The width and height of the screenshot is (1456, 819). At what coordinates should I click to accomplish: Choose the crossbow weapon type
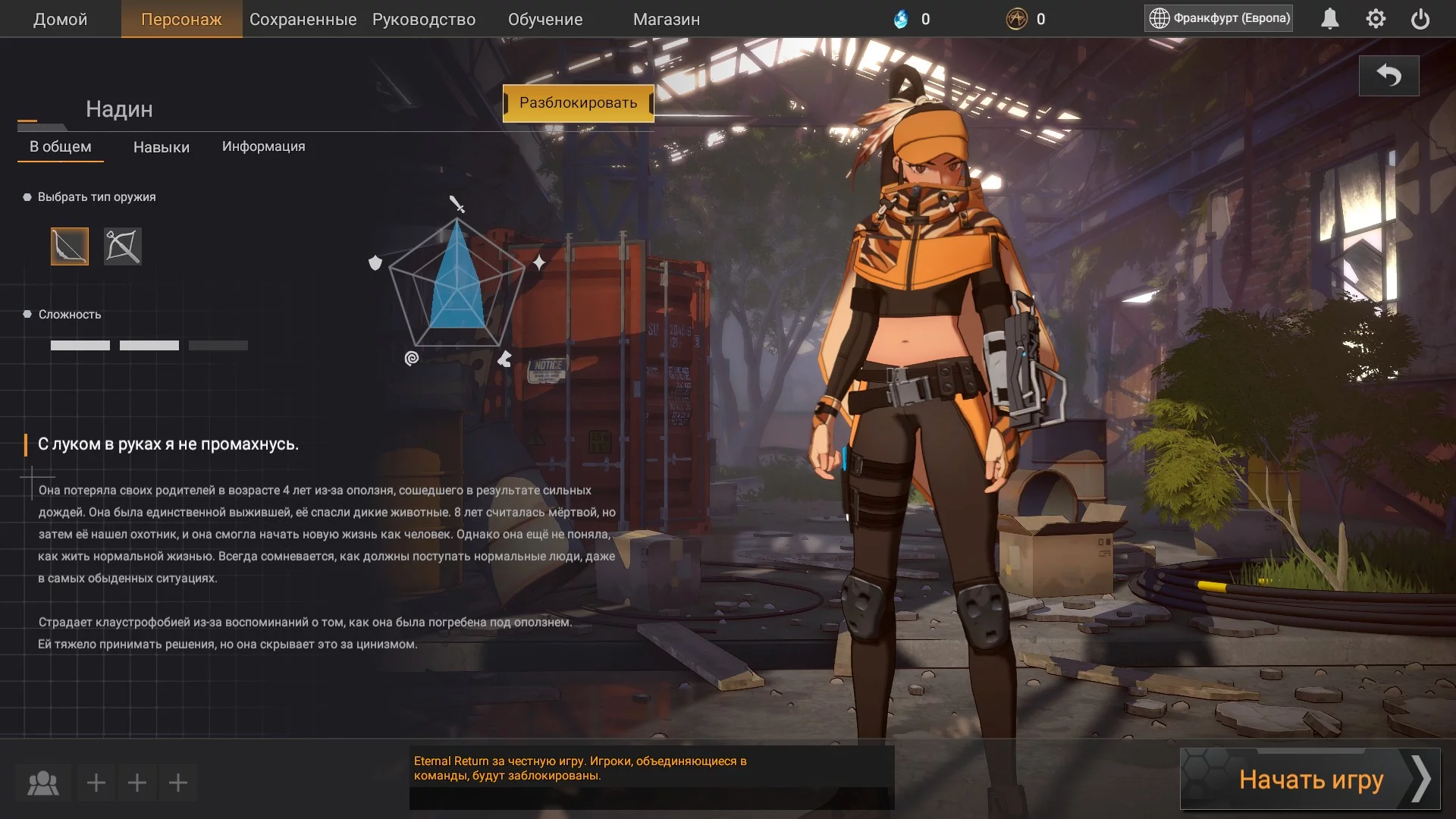pyautogui.click(x=123, y=246)
